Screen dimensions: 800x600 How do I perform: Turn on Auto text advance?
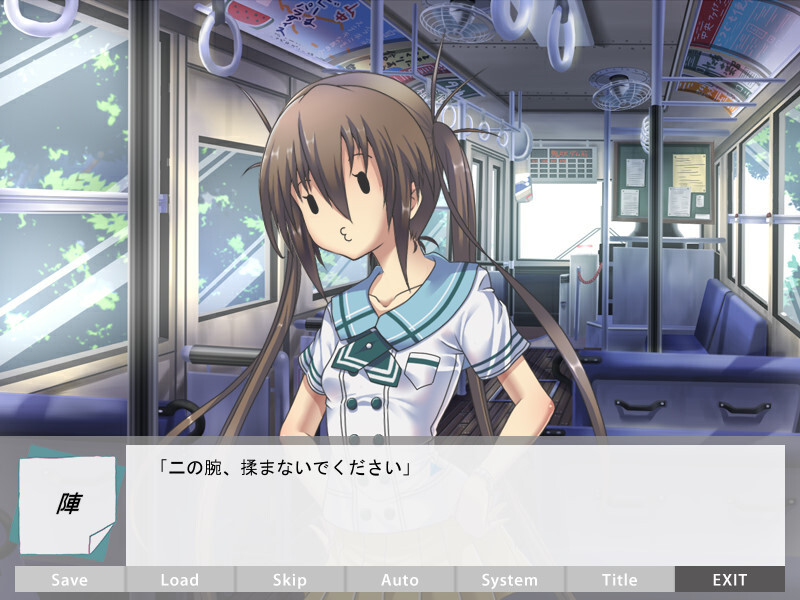pyautogui.click(x=400, y=579)
